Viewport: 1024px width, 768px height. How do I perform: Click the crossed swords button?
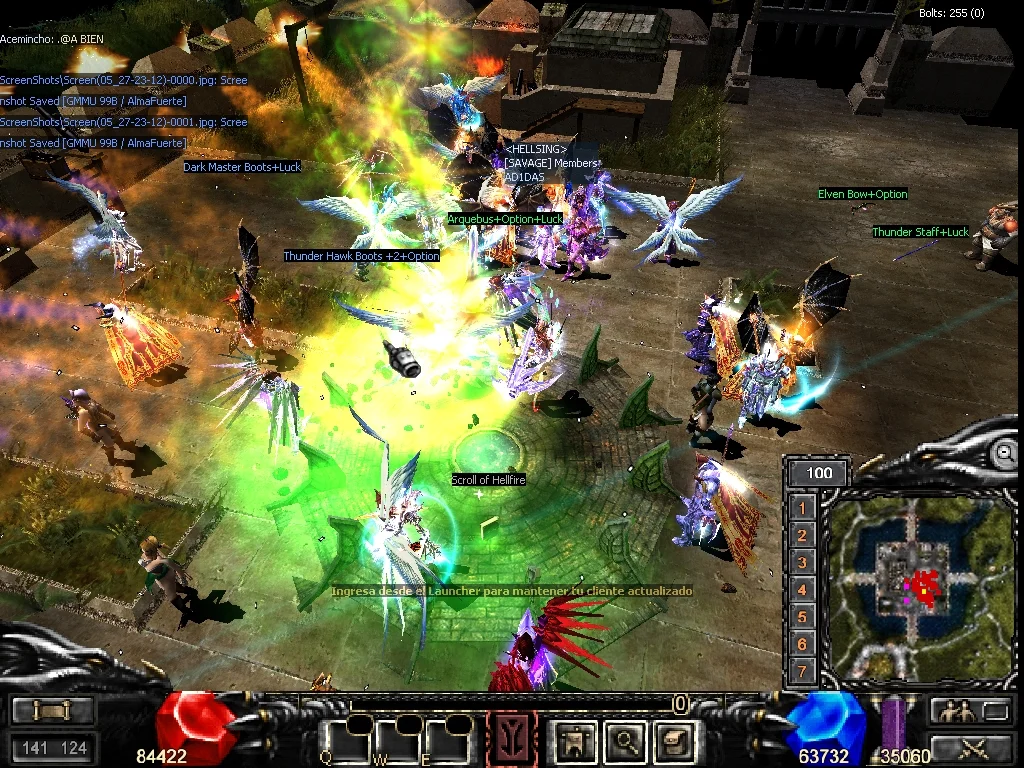click(x=972, y=747)
